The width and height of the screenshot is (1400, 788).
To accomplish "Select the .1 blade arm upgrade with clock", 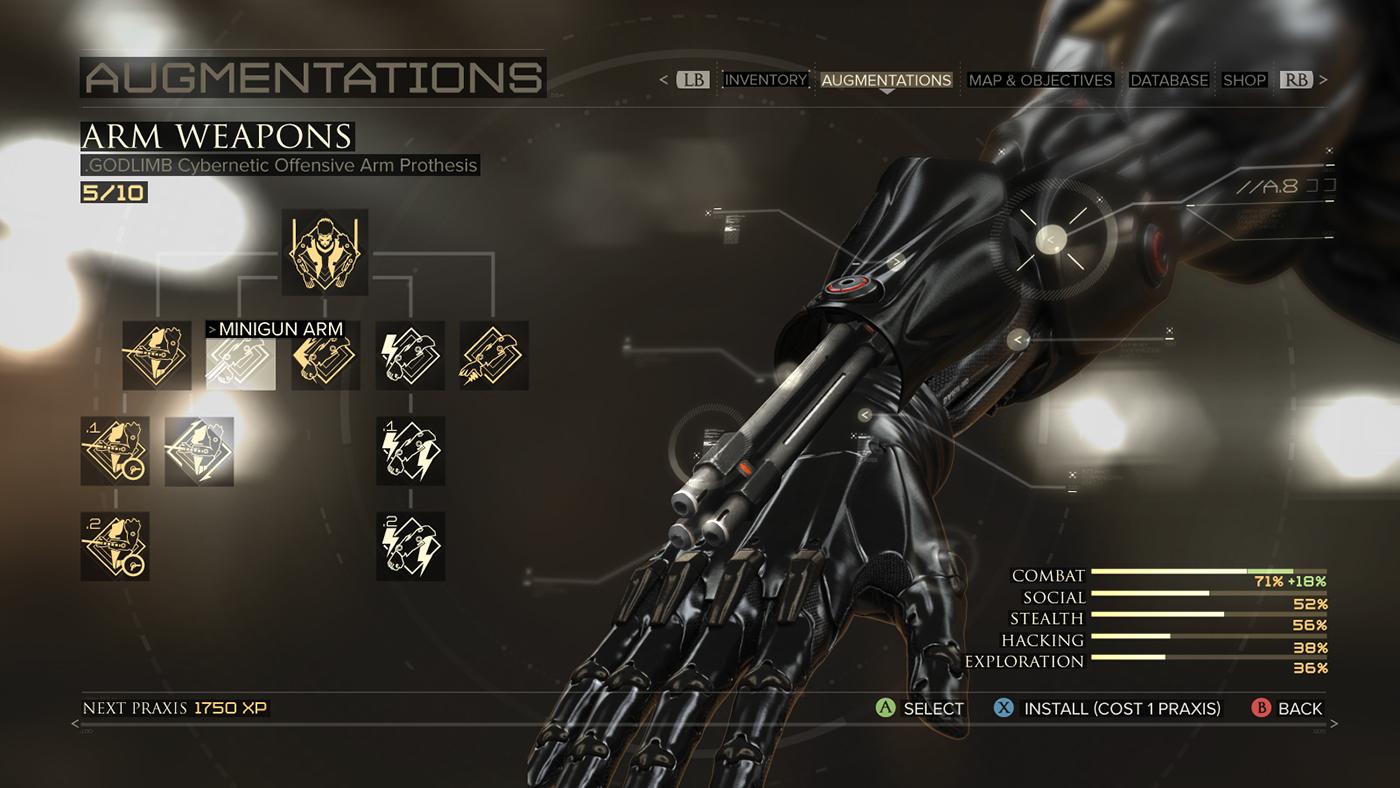I will coord(115,451).
